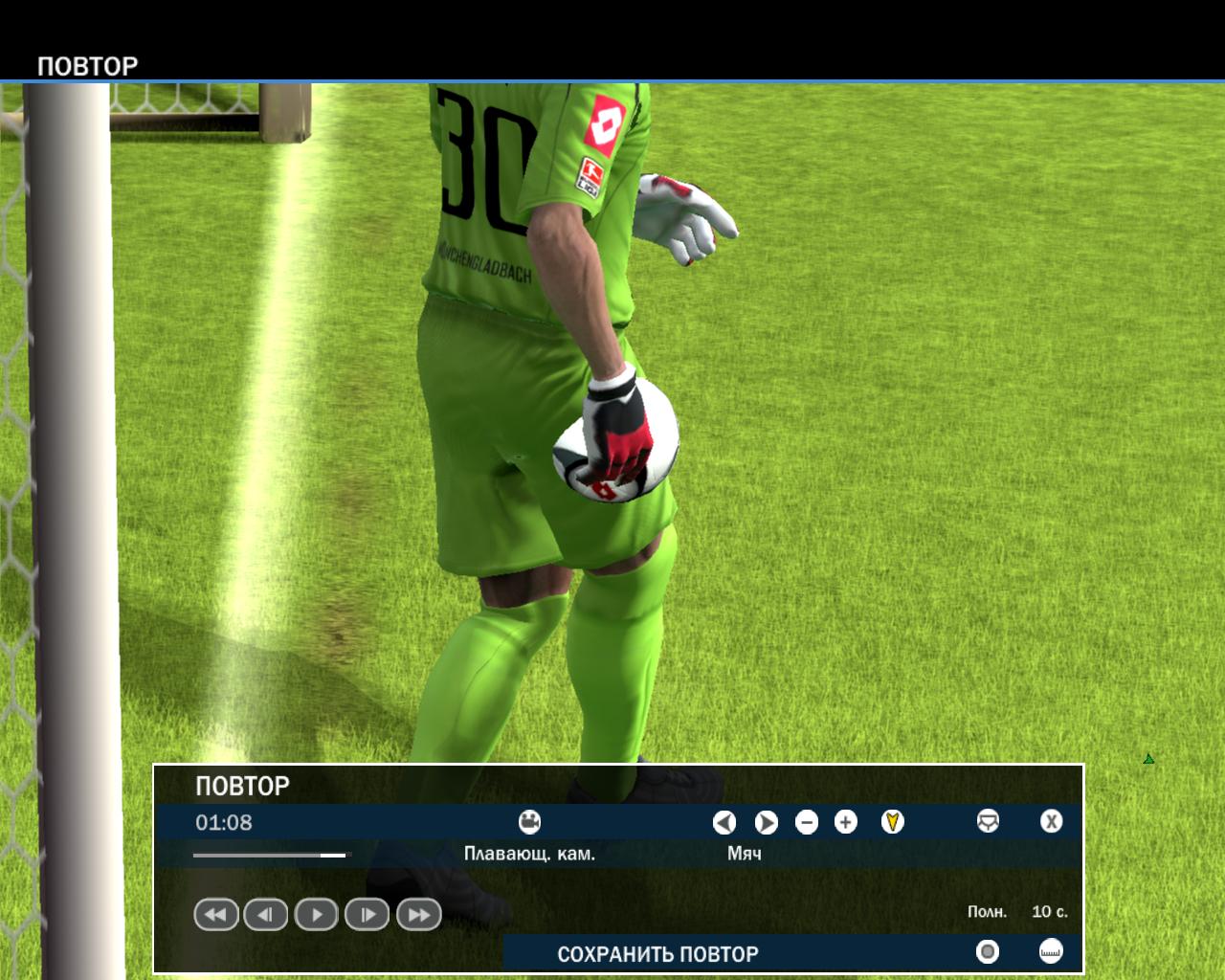Step one frame forward
Screen dimensions: 1225x980
click(x=367, y=915)
